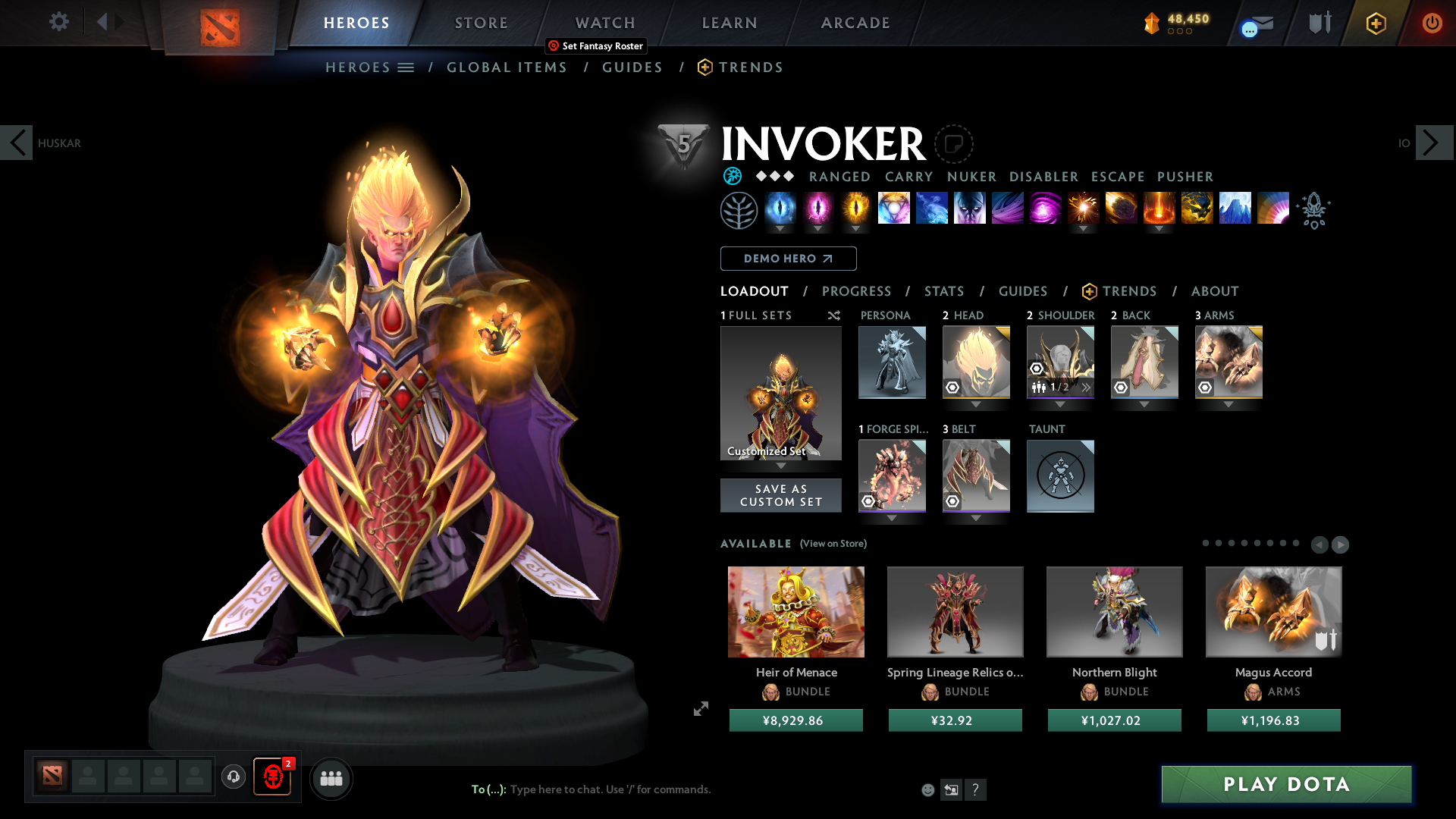Open the Taunt slot
The width and height of the screenshot is (1456, 819).
tap(1060, 475)
